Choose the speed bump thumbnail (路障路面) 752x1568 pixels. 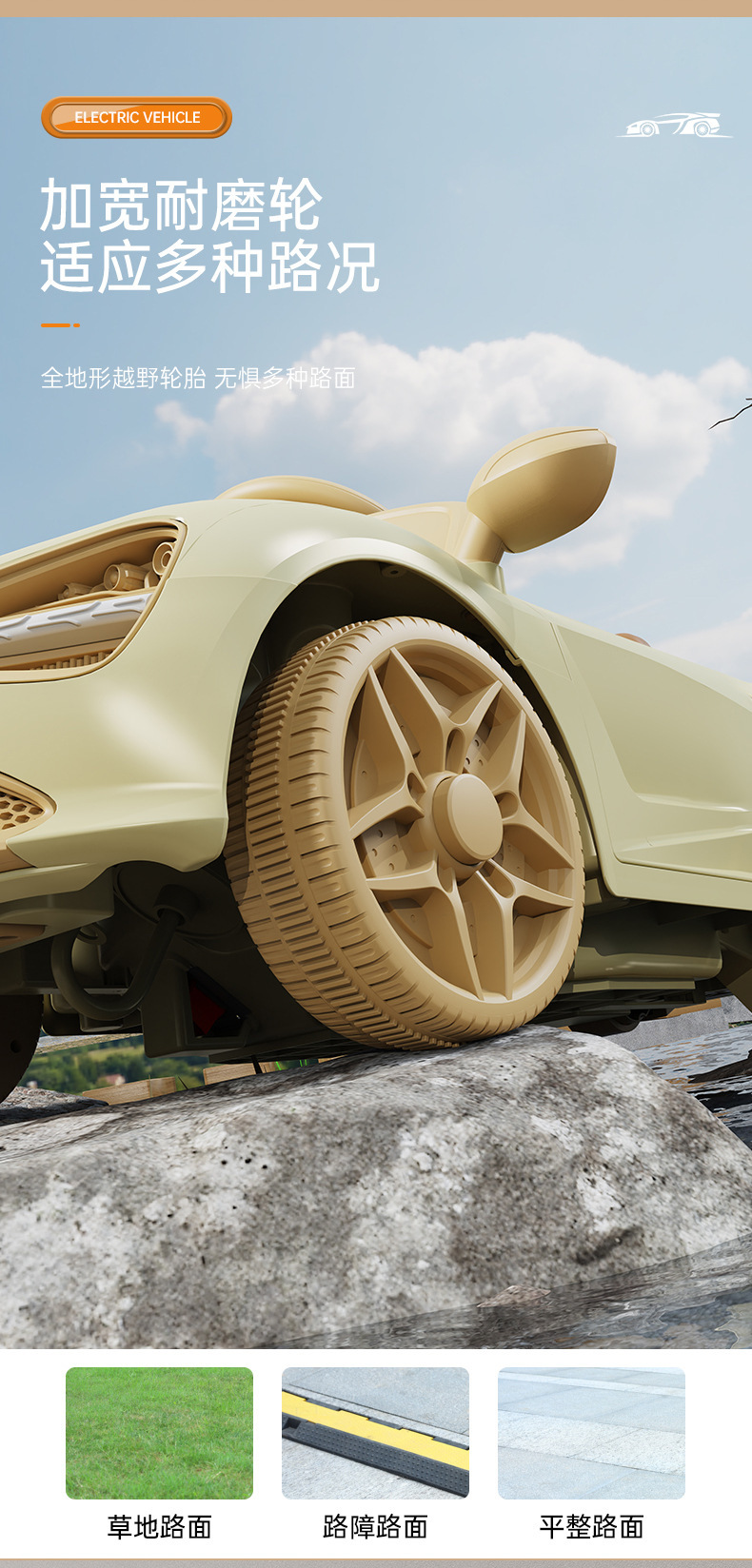click(375, 1433)
